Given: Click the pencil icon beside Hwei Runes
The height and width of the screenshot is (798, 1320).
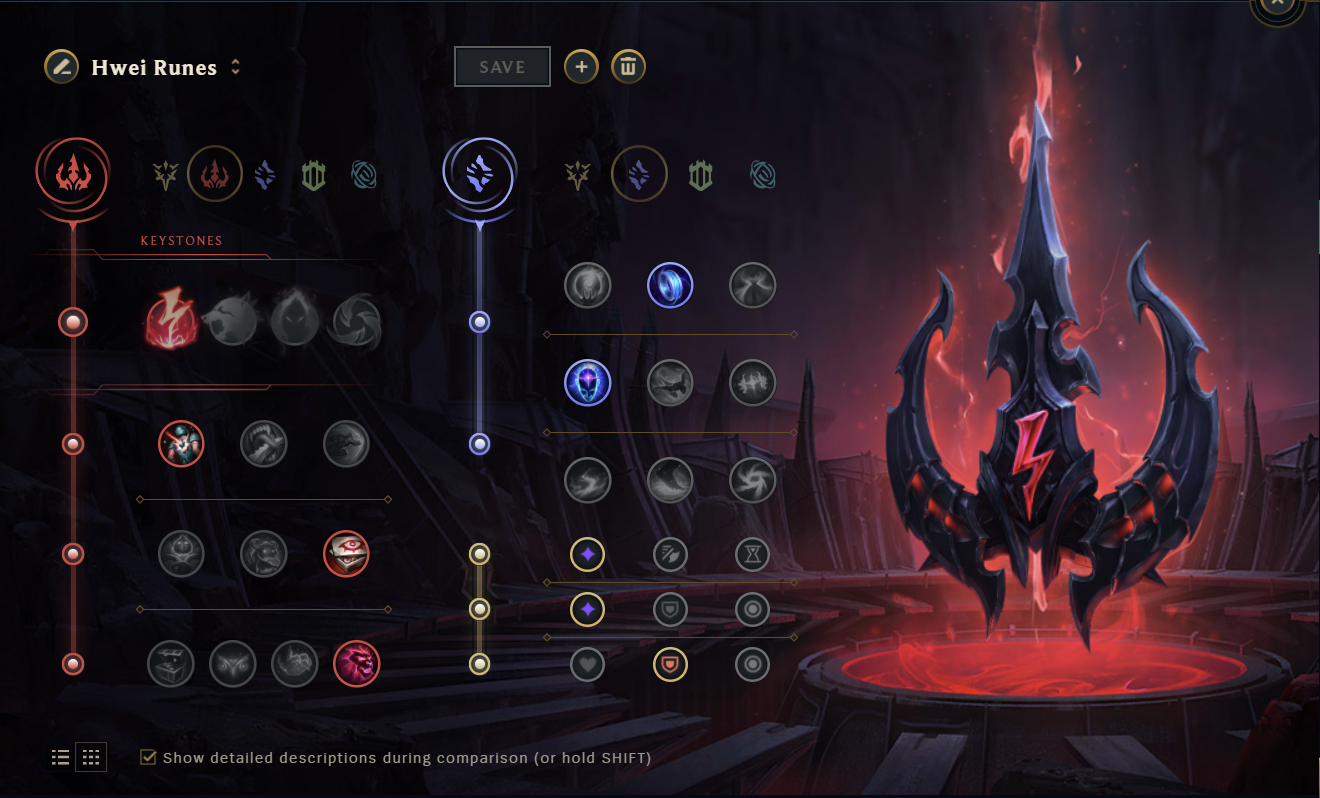Looking at the screenshot, I should tap(60, 67).
